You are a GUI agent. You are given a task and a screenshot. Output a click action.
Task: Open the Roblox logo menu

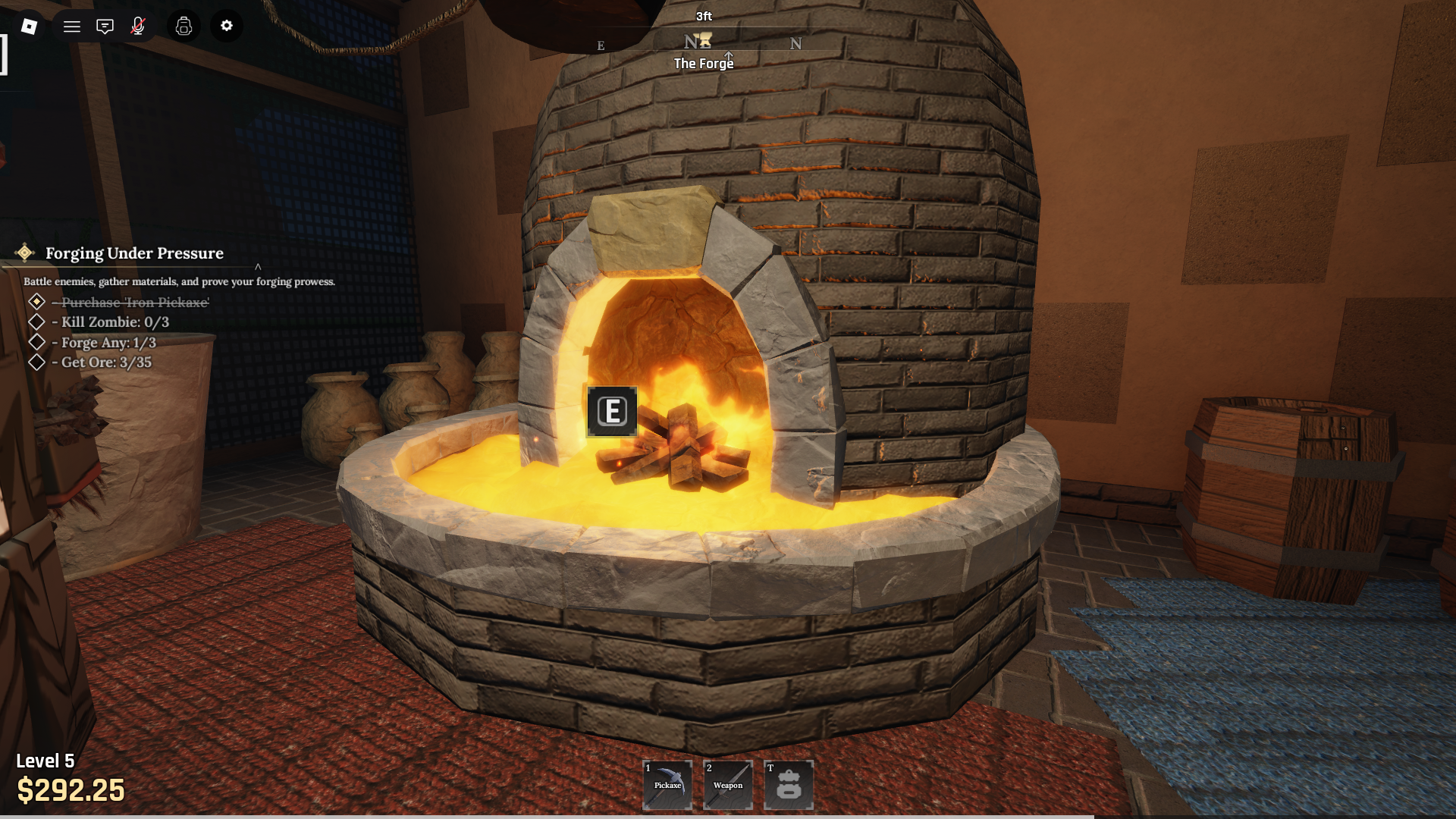pyautogui.click(x=29, y=27)
